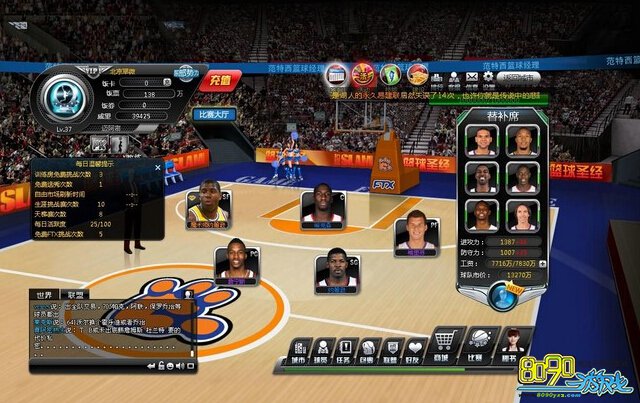
Task: Open the settings gear icon
Action: [488, 77]
